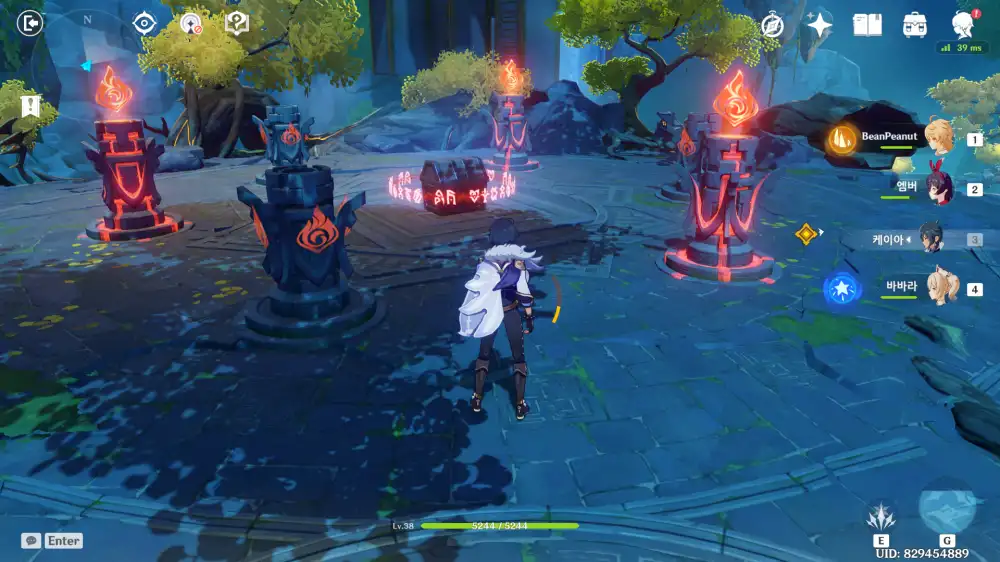Trigger the round elemental burst icon
Image resolution: width=1000 pixels, height=562 pixels.
pyautogui.click(x=946, y=508)
